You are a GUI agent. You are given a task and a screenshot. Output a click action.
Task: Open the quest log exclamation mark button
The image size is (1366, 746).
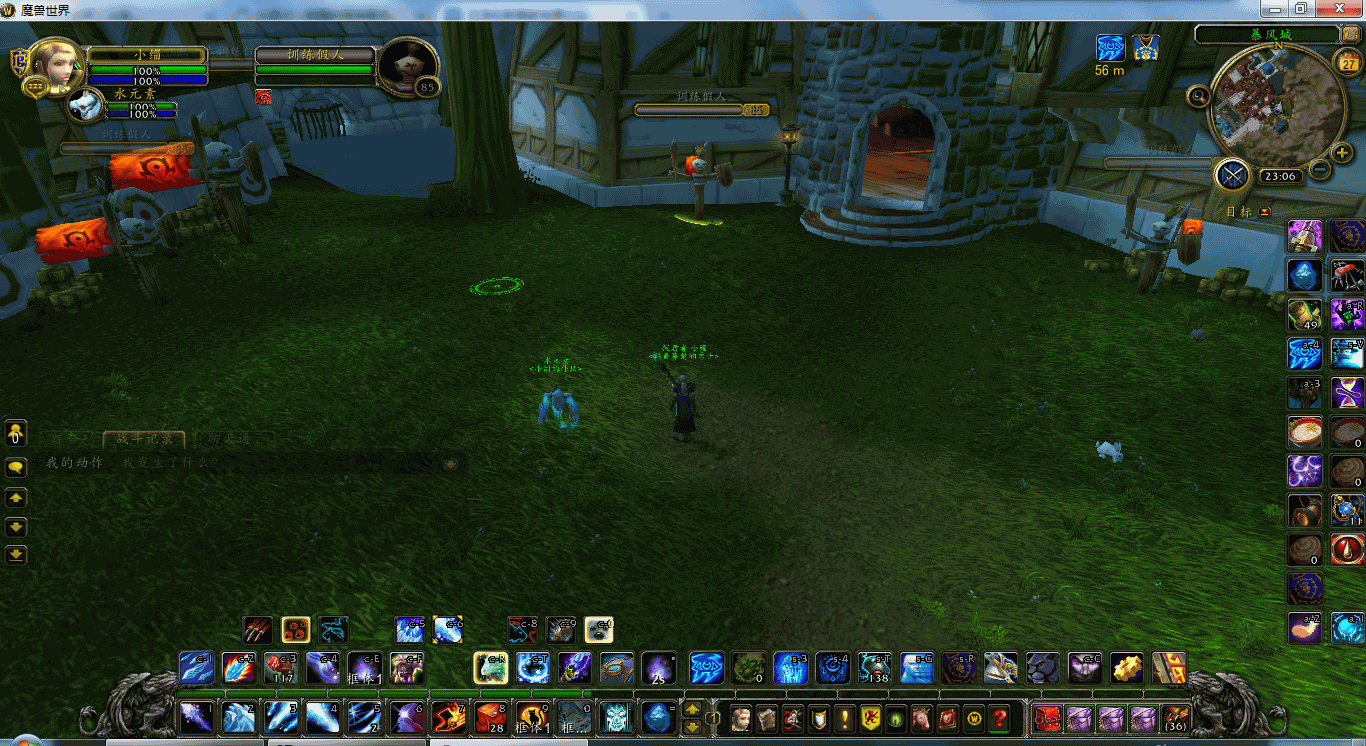coord(845,718)
